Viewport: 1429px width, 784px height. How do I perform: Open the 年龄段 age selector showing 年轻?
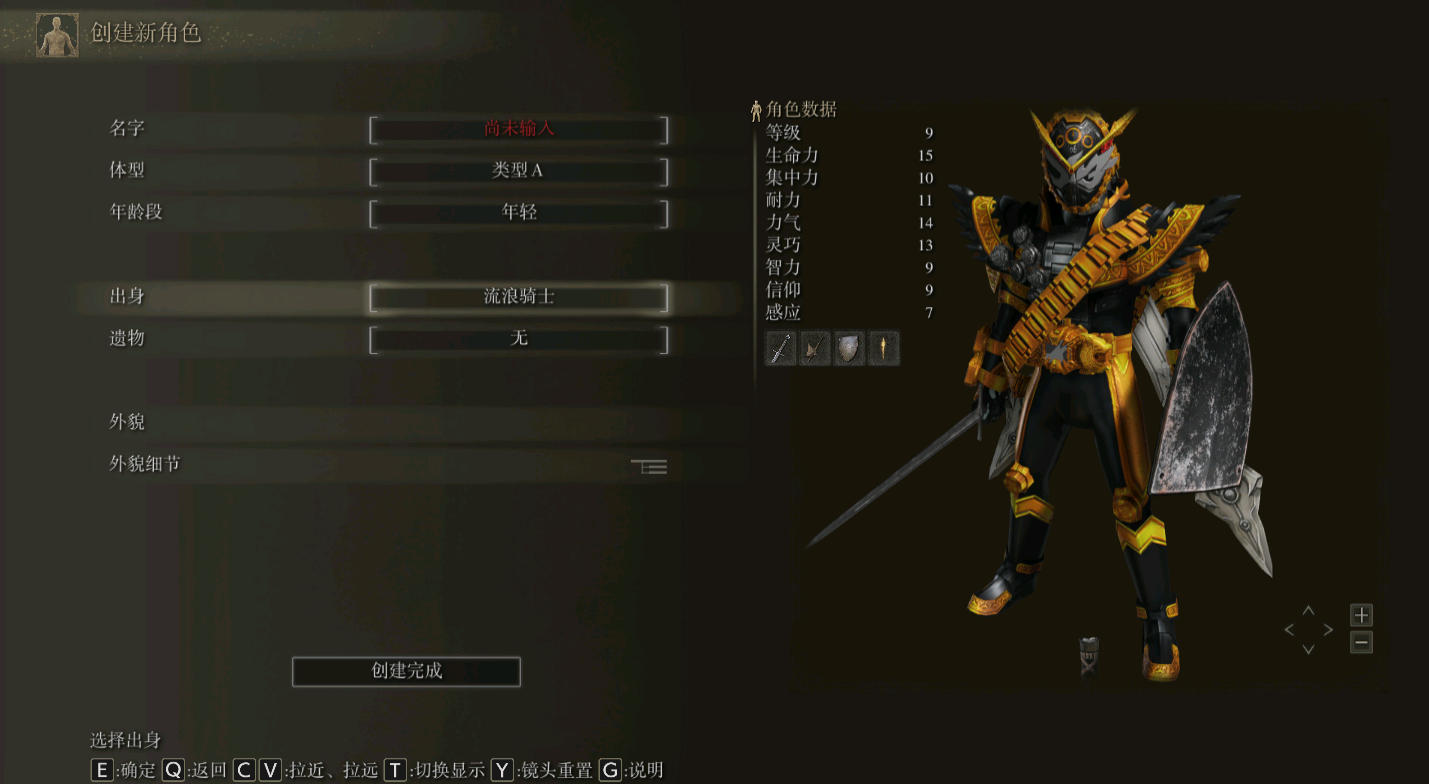(519, 213)
